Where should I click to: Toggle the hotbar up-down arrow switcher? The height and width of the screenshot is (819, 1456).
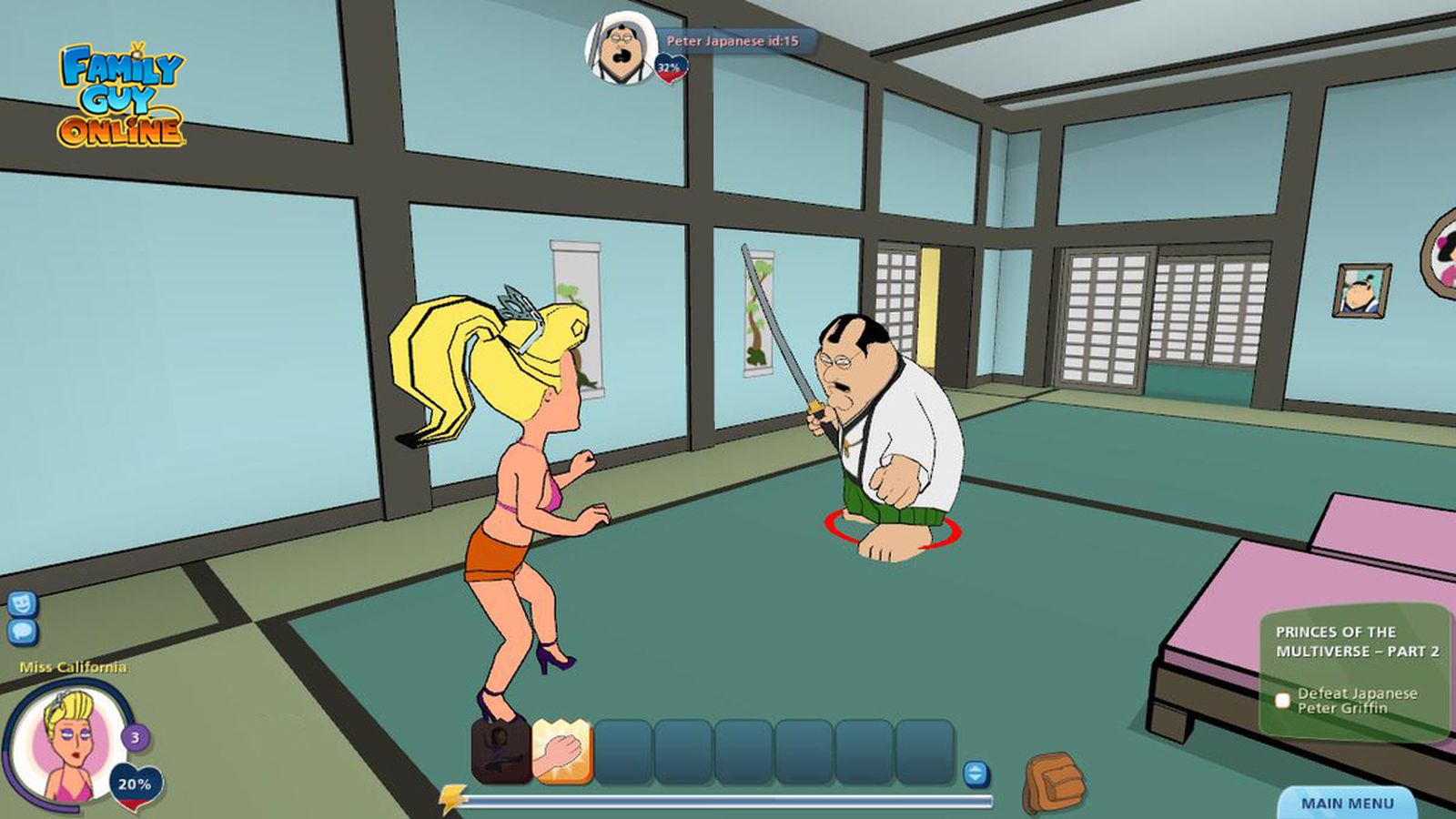point(976,774)
